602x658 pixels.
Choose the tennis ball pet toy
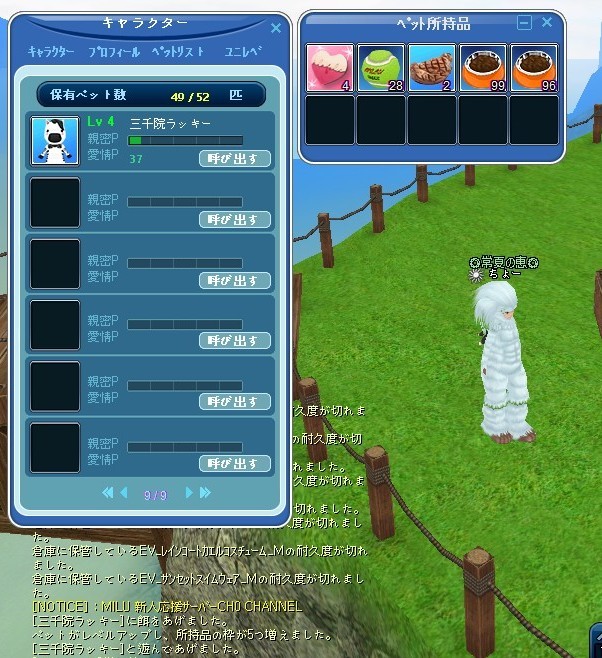(381, 69)
